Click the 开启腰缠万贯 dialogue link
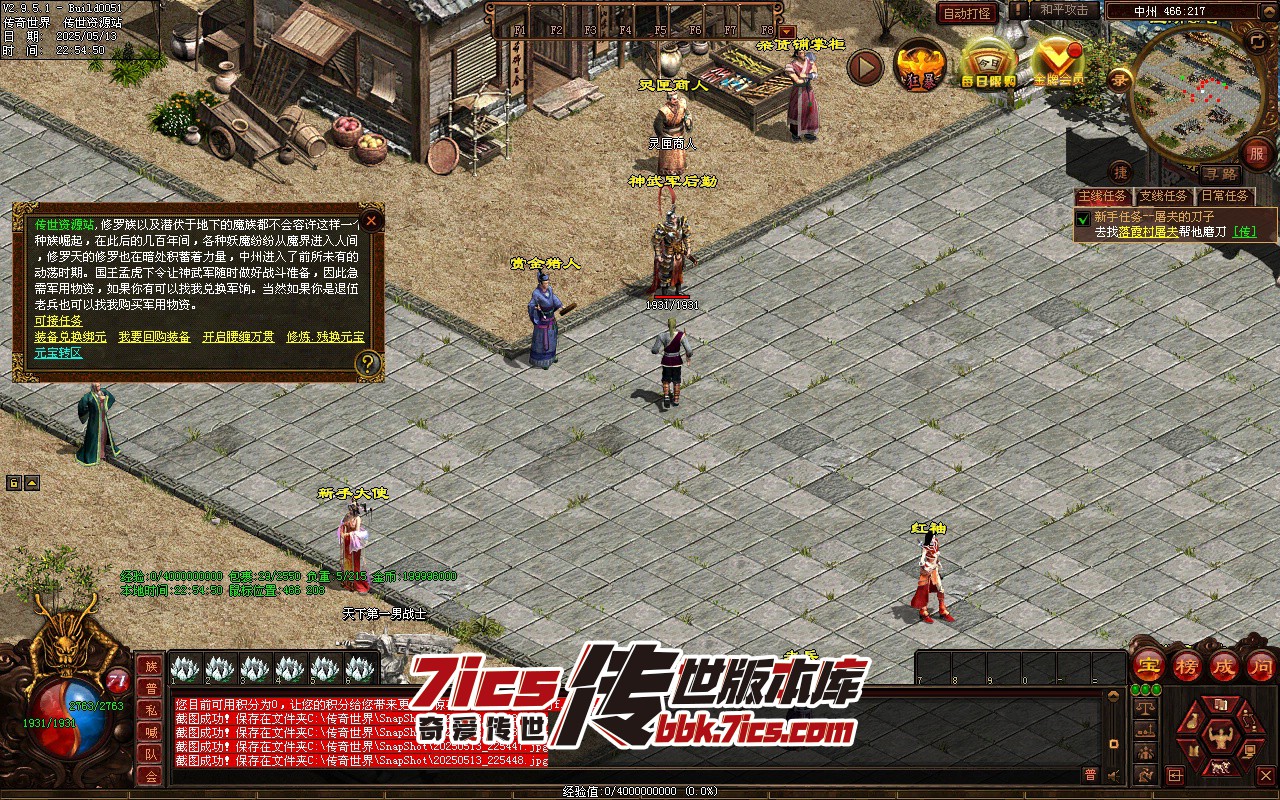Image resolution: width=1280 pixels, height=800 pixels. click(238, 337)
